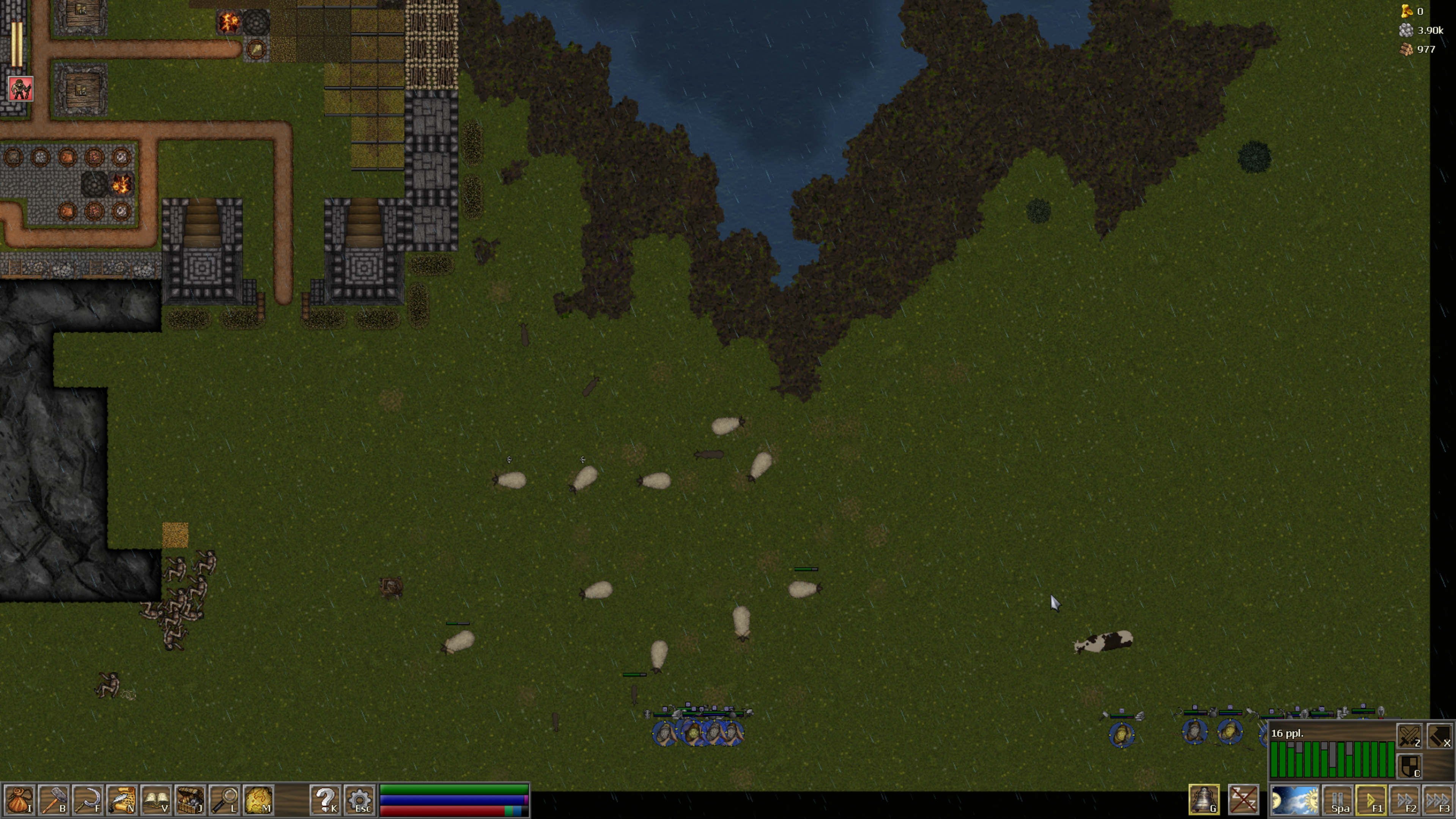
Task: Select the sickle farming tool button
Action: click(88, 800)
